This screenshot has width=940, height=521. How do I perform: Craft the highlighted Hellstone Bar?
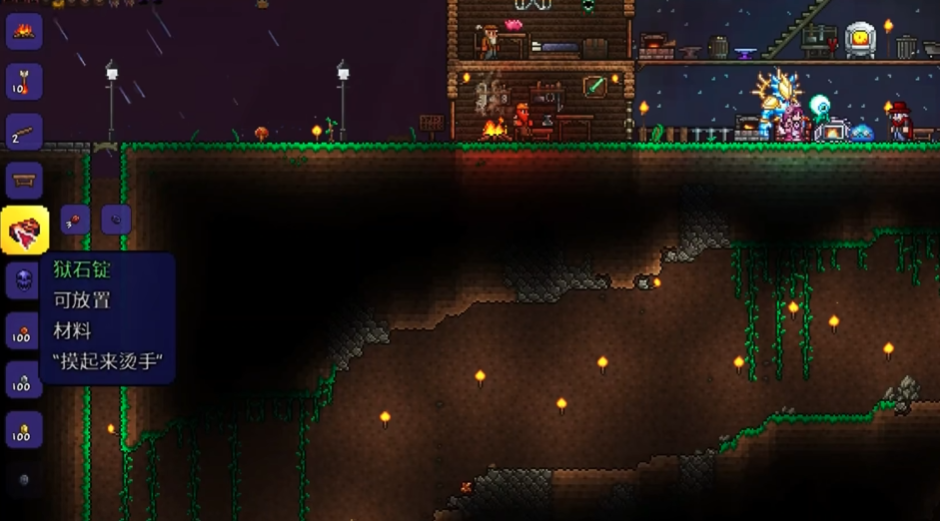pos(24,231)
